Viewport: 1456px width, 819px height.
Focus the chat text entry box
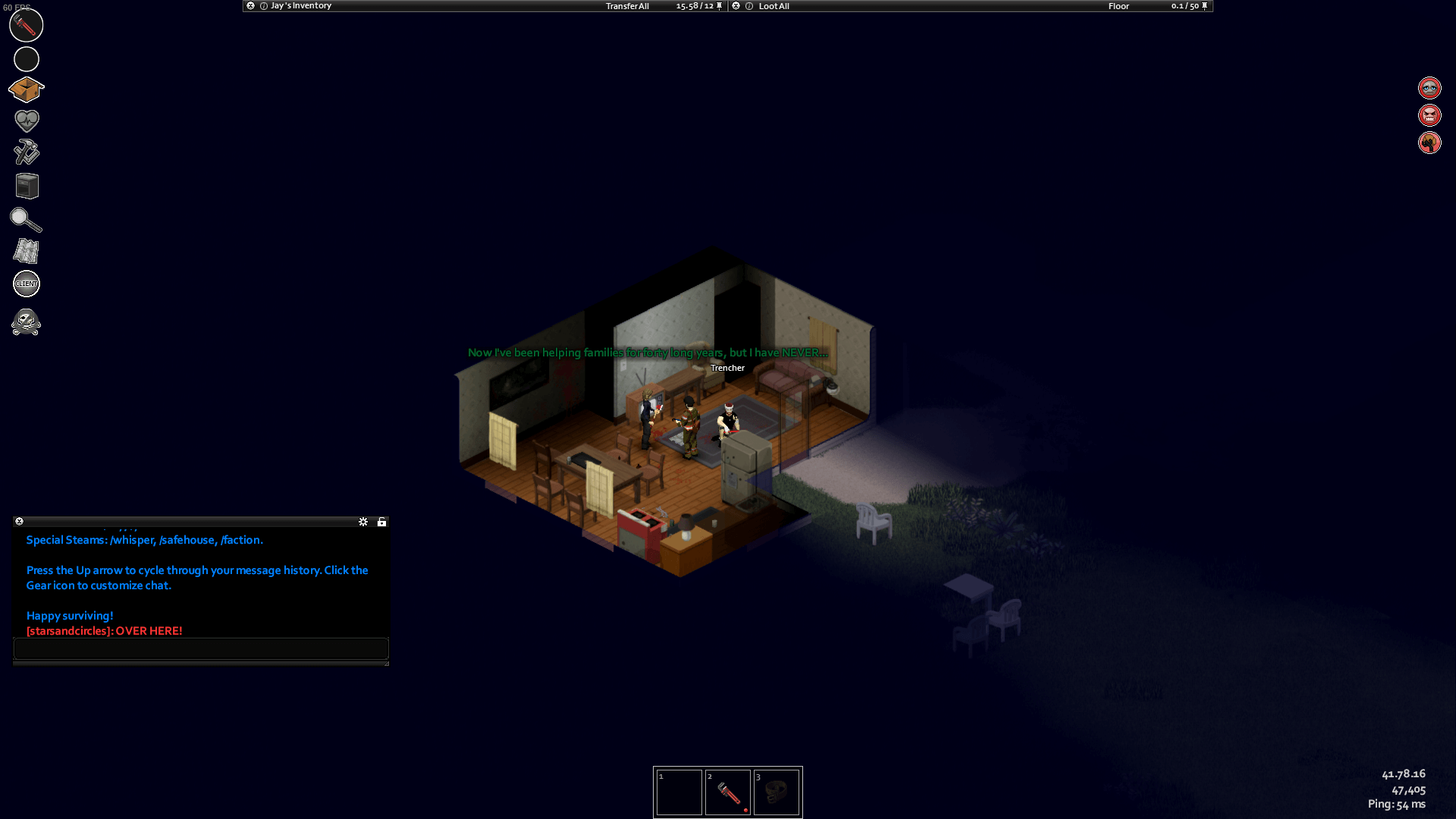click(x=201, y=648)
